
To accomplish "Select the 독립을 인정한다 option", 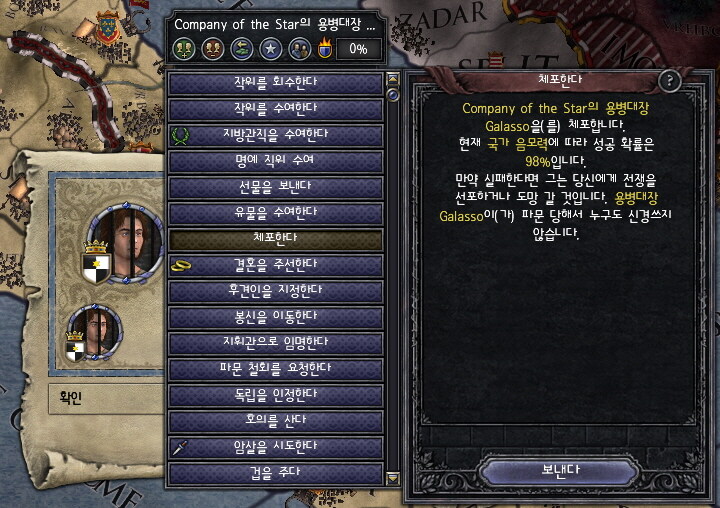I will point(276,395).
